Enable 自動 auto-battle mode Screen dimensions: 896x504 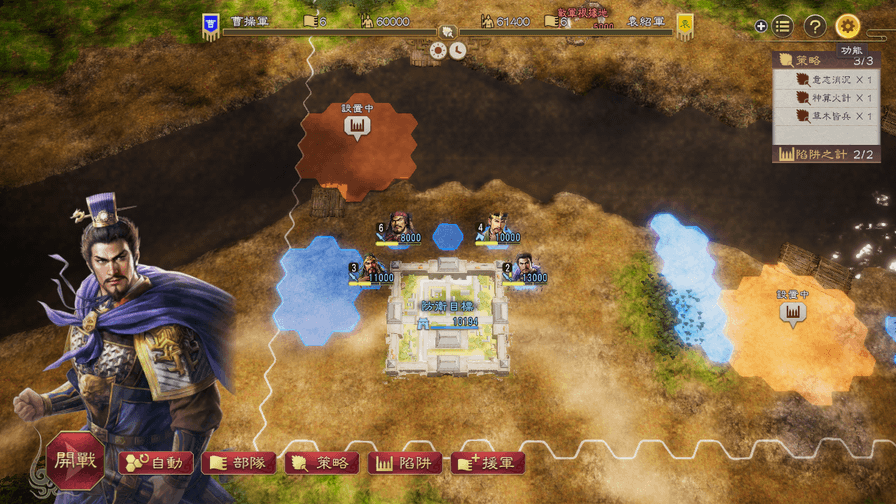[x=156, y=463]
